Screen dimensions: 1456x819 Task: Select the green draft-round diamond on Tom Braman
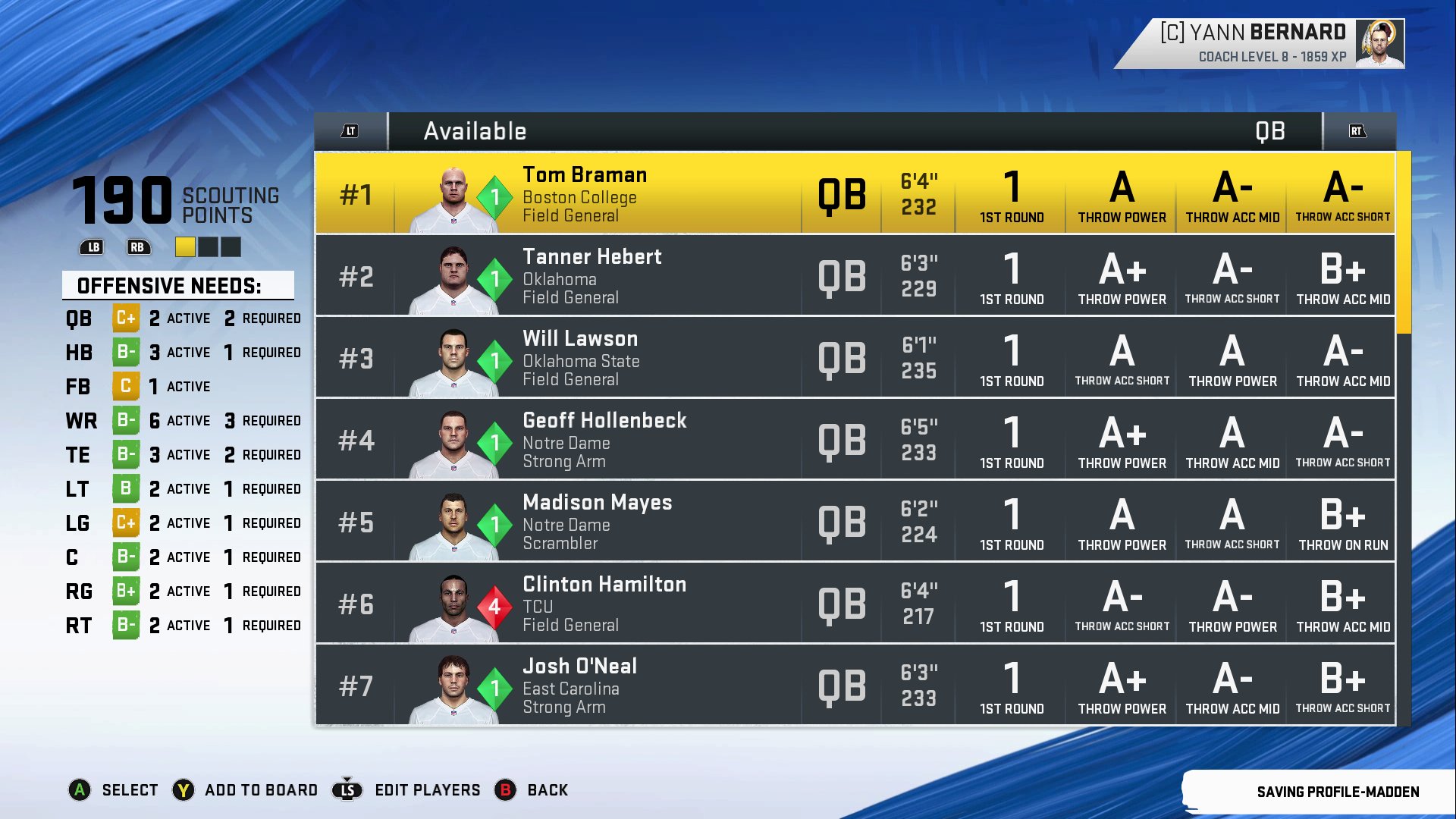[496, 196]
